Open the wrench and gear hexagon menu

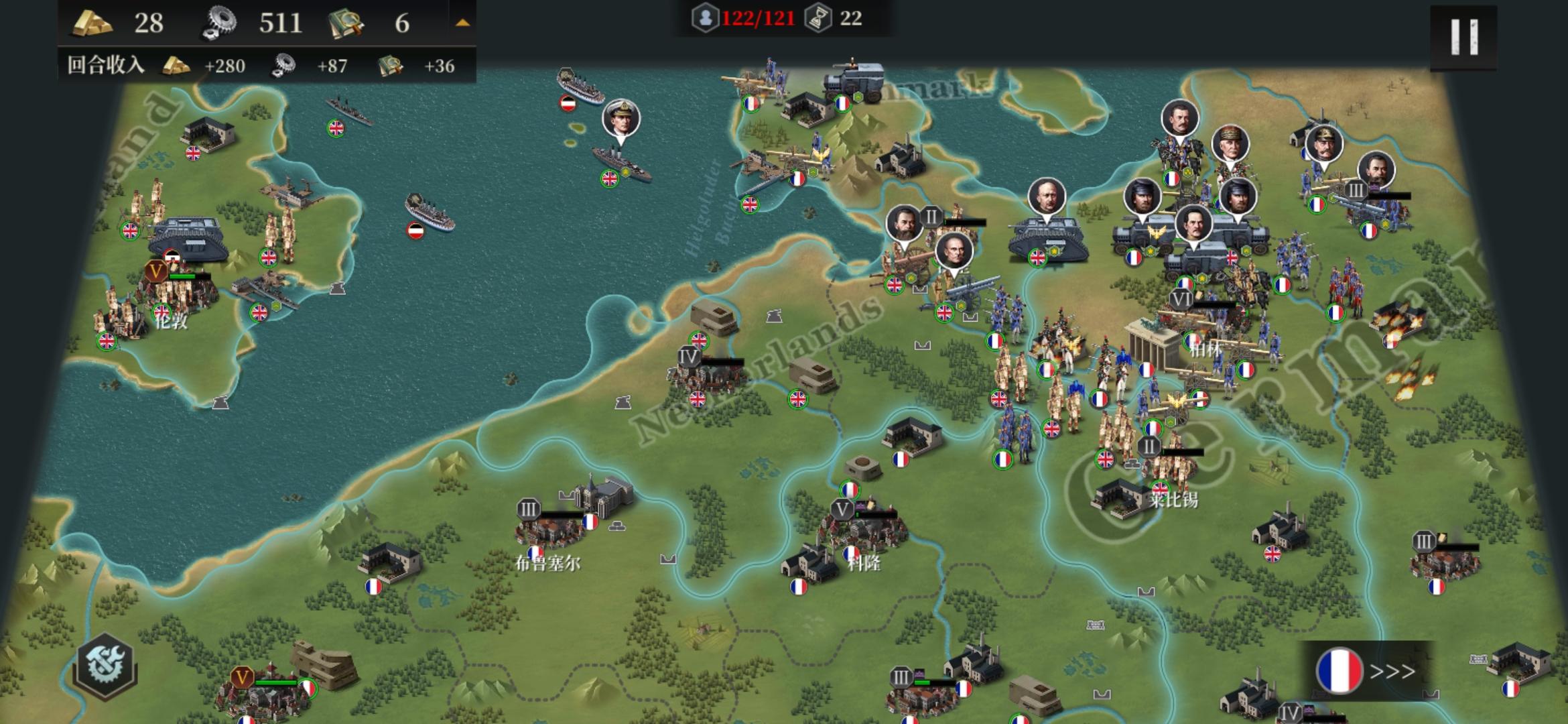[106, 666]
